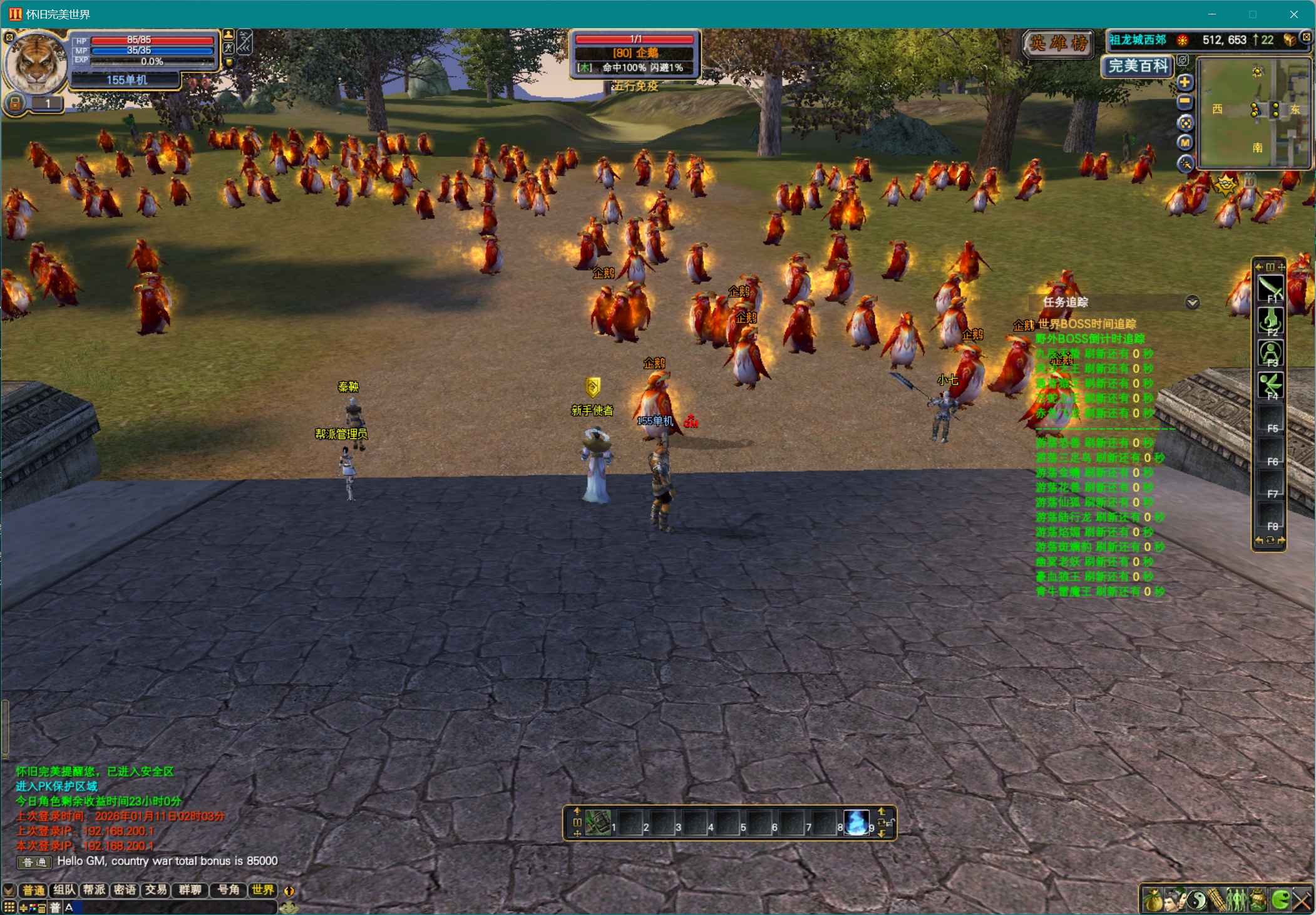The height and width of the screenshot is (915, 1316).
Task: Use the blue flame skill in hotbar
Action: 856,823
